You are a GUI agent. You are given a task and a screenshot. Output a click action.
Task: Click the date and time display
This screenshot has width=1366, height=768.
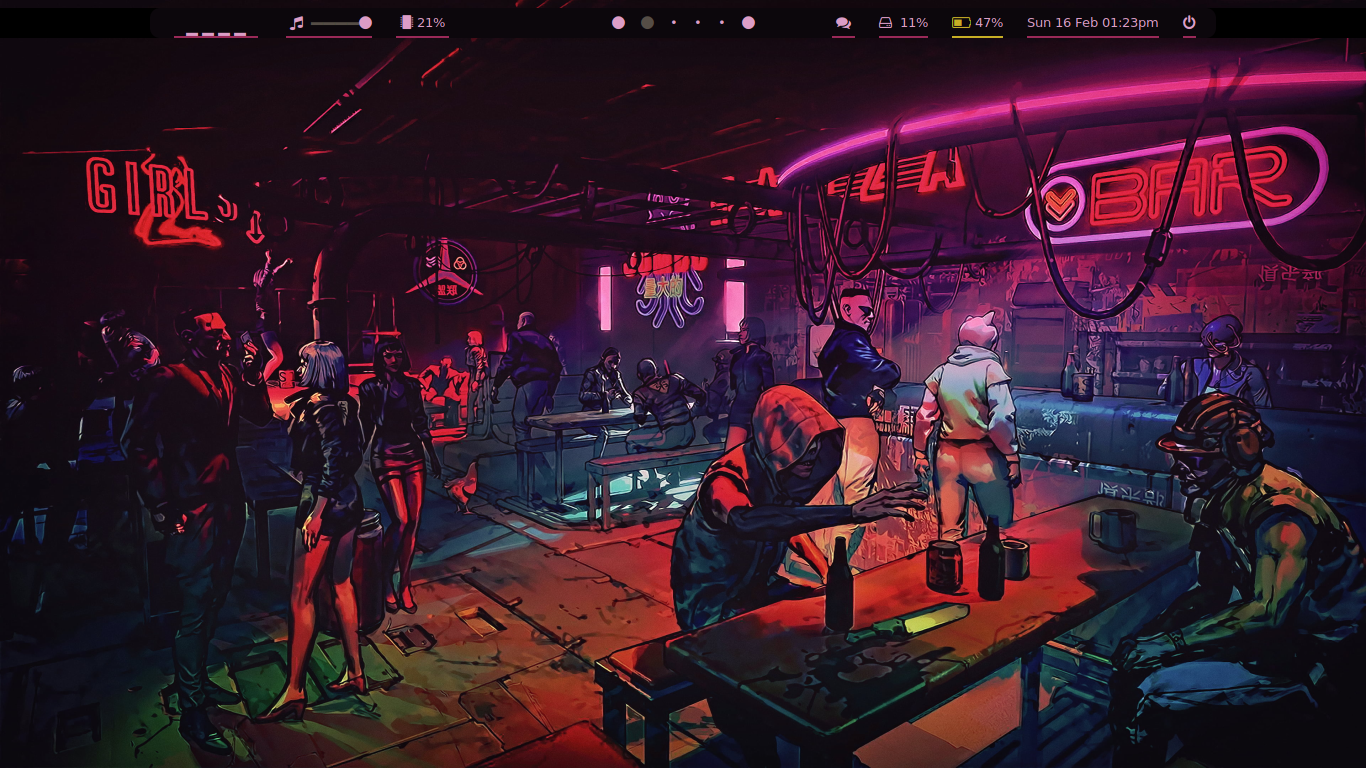coord(1092,22)
